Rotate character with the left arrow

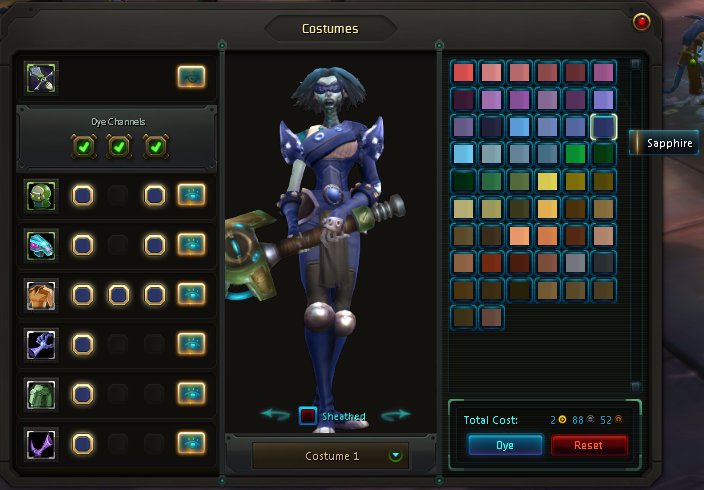pyautogui.click(x=275, y=414)
